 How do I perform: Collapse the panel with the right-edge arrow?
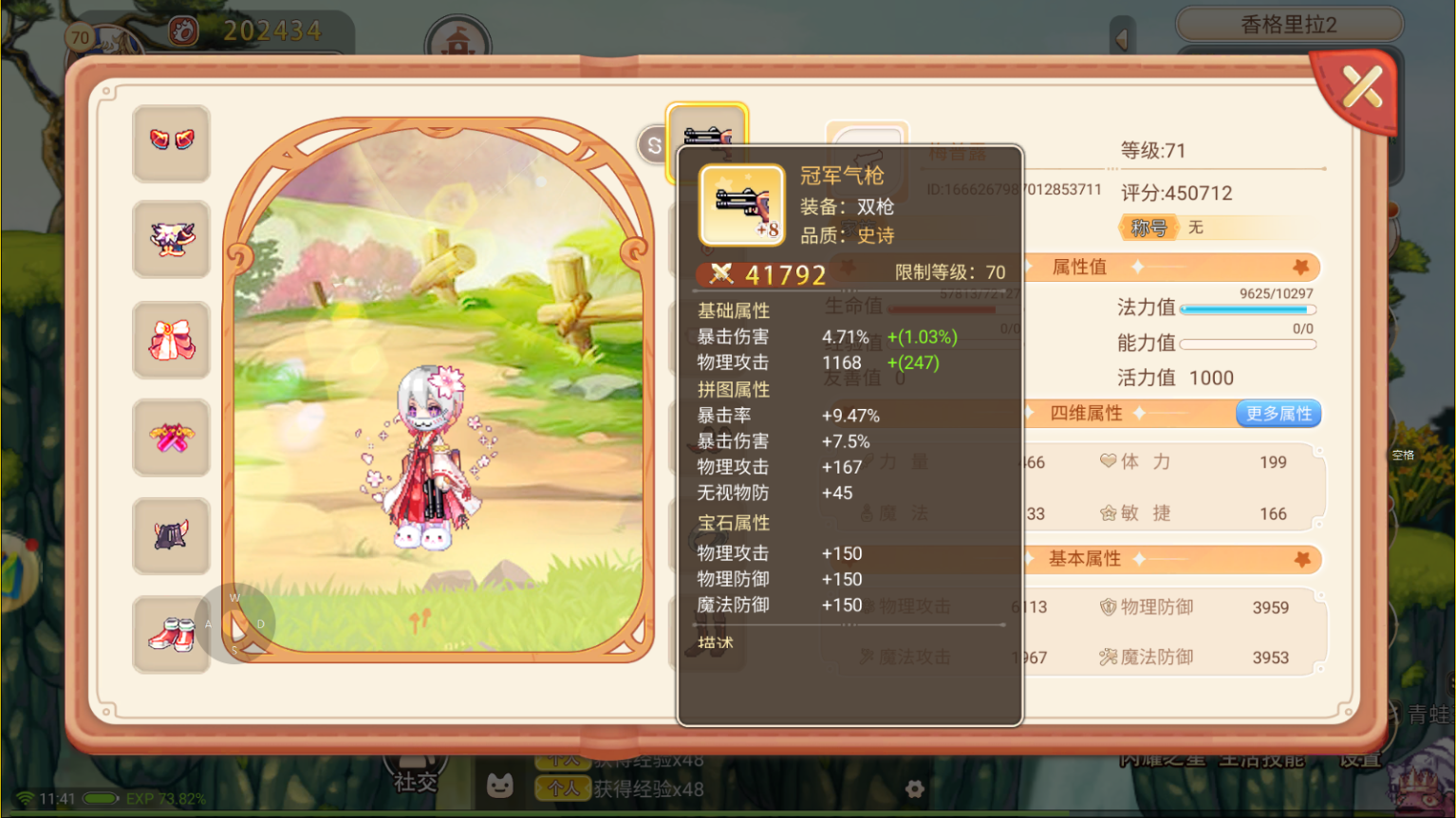click(1123, 37)
